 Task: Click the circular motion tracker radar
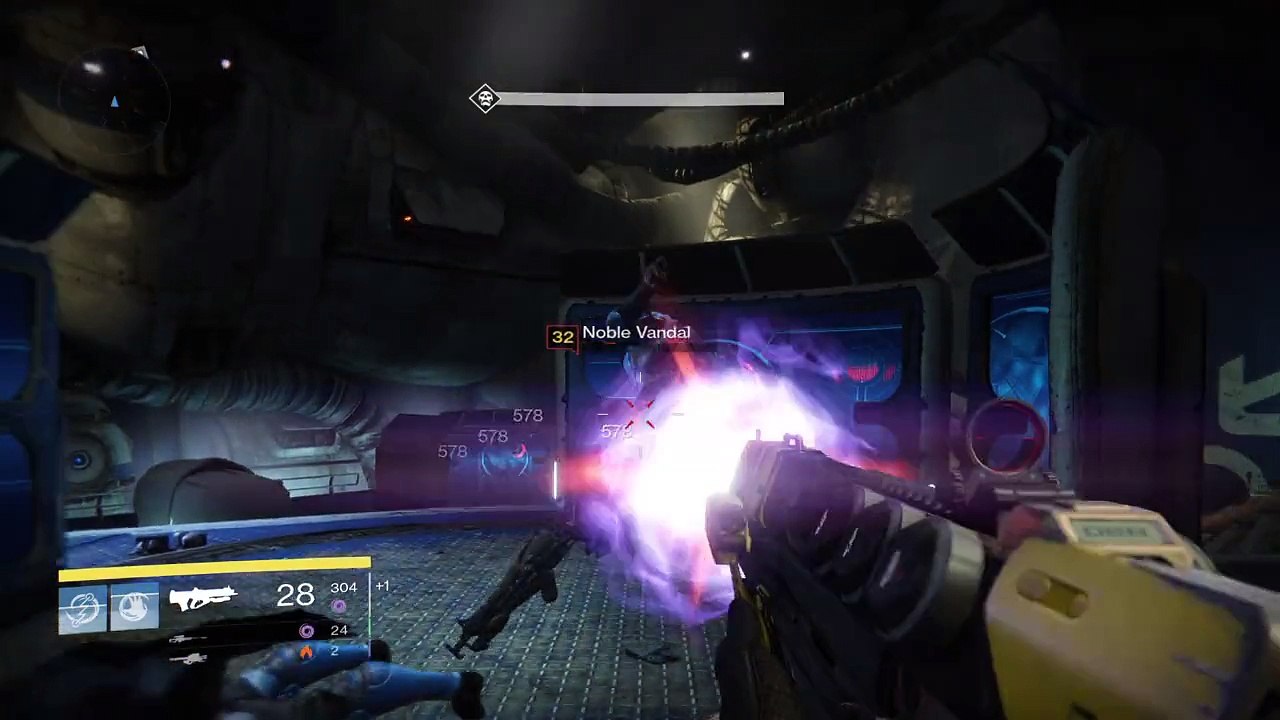[114, 100]
